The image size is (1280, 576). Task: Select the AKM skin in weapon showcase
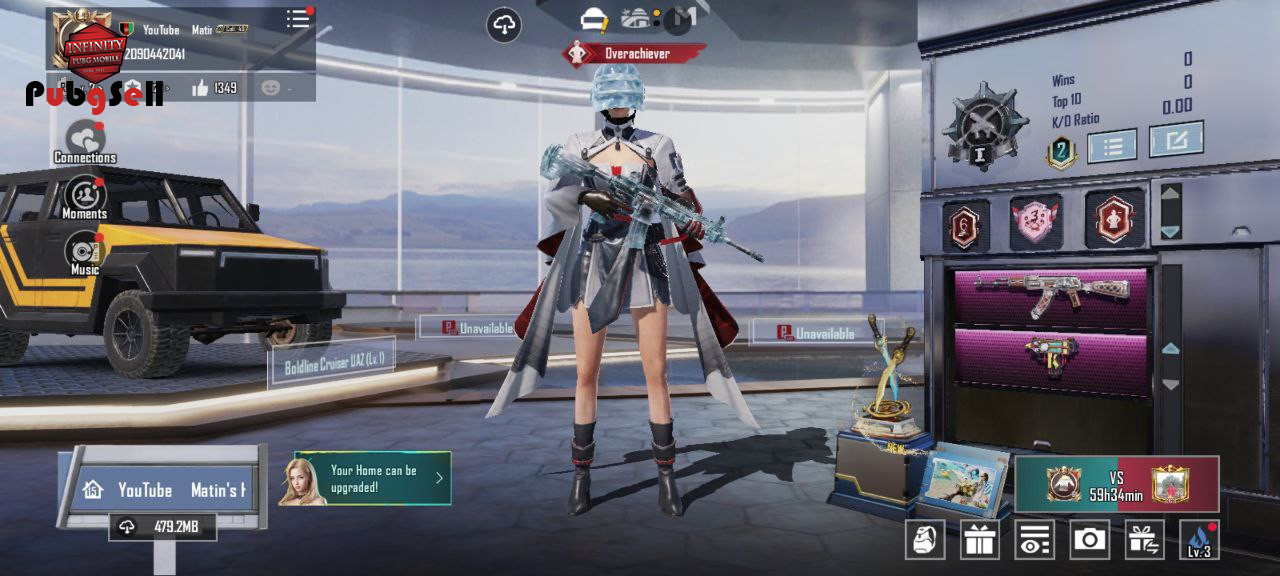[x=1052, y=293]
